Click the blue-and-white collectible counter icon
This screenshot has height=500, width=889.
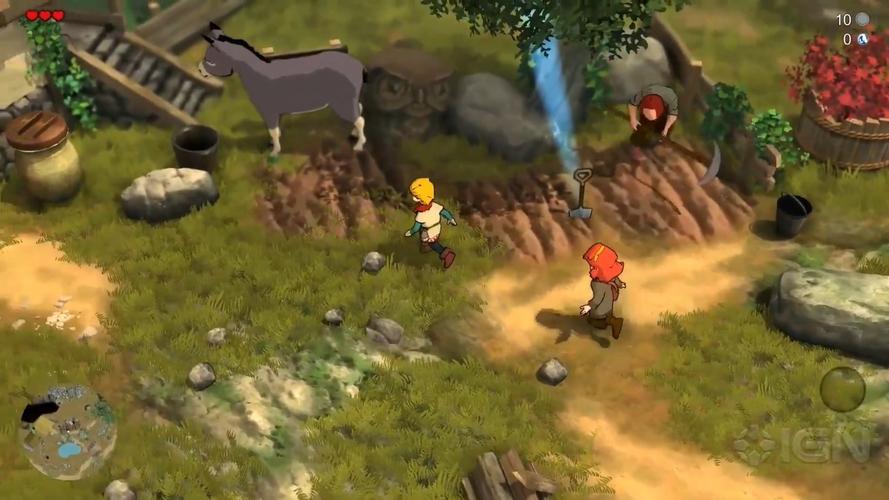tap(862, 39)
